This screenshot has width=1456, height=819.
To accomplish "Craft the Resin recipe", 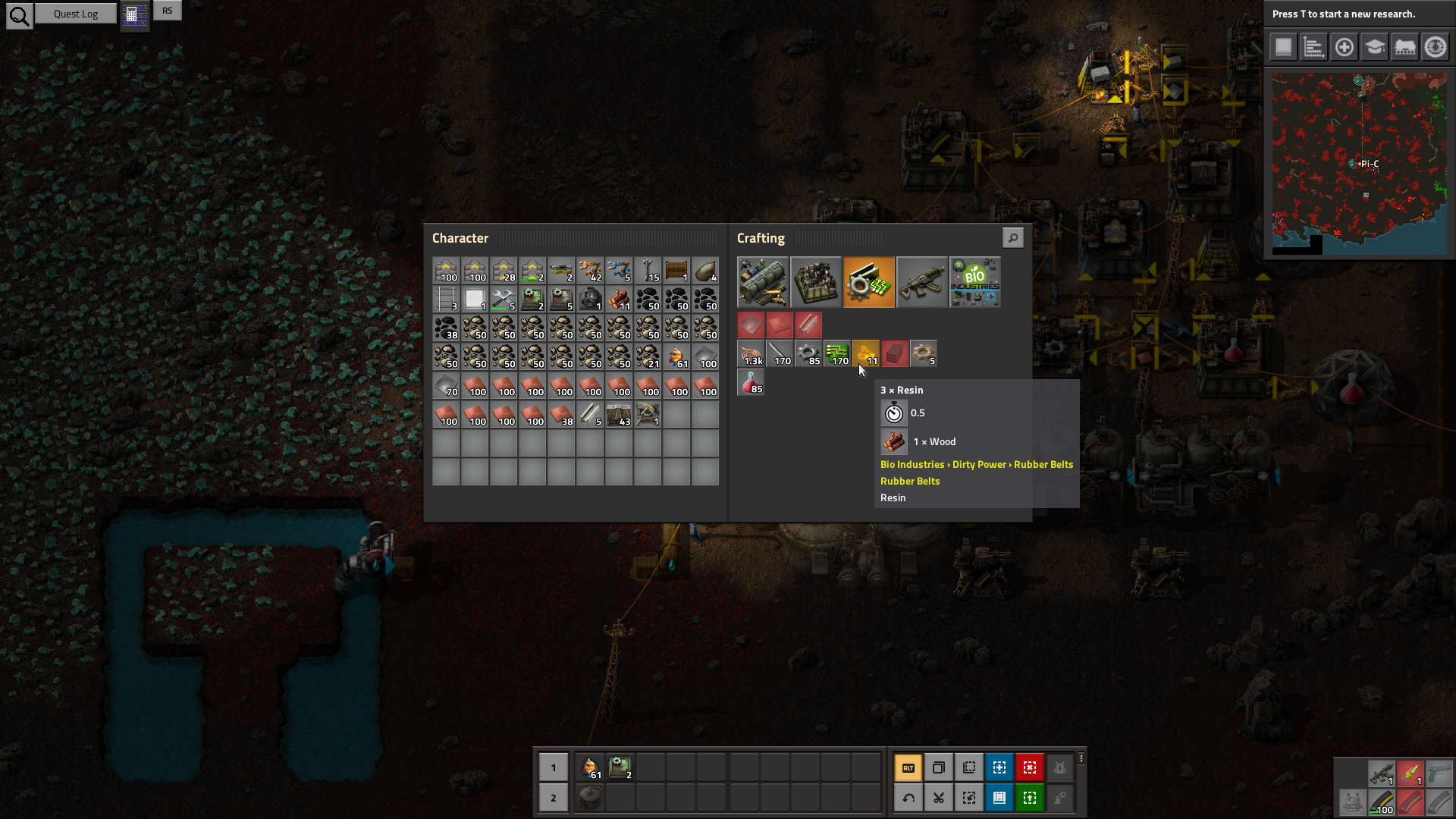I will click(x=866, y=353).
